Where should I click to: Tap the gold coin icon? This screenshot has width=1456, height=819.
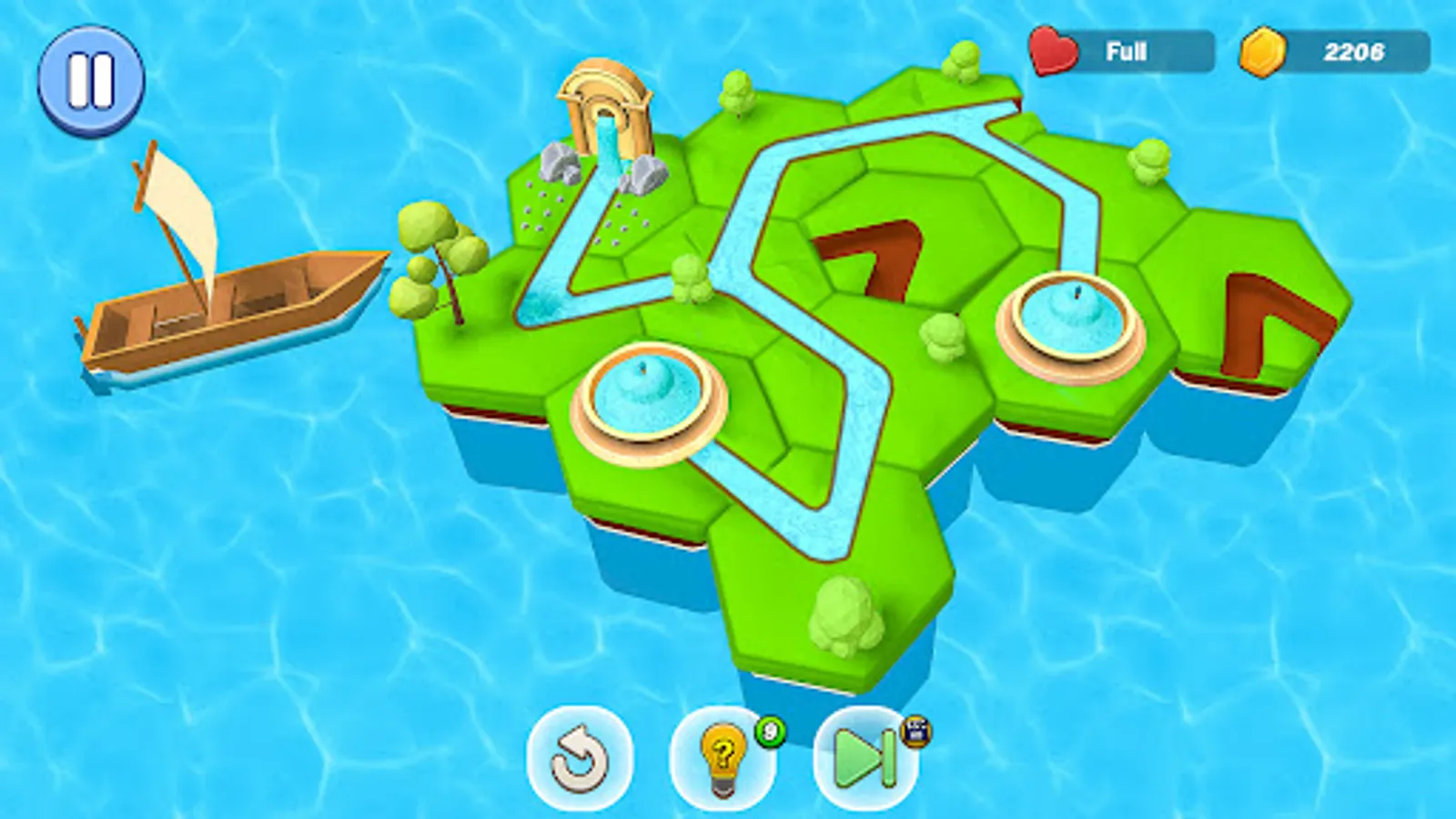click(x=1260, y=52)
